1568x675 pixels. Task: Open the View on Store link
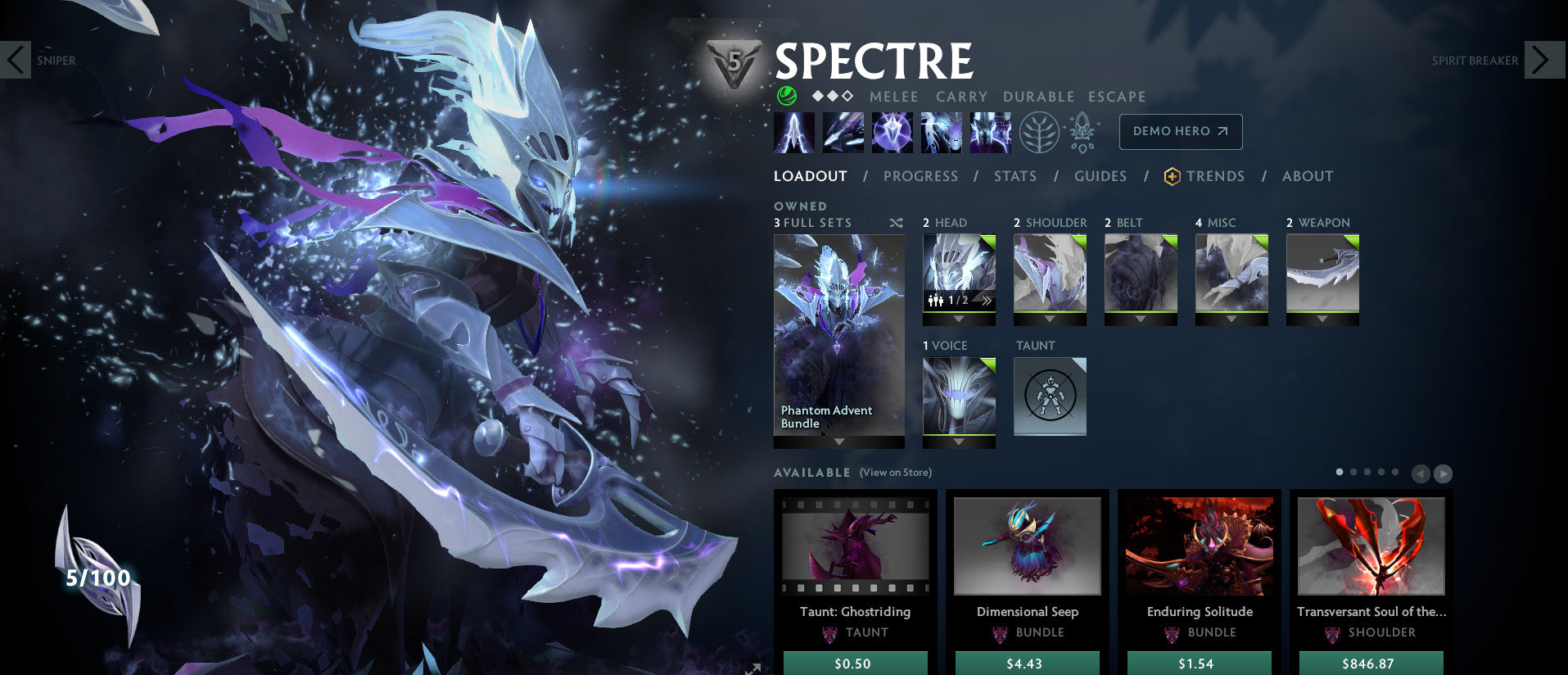pyautogui.click(x=894, y=473)
